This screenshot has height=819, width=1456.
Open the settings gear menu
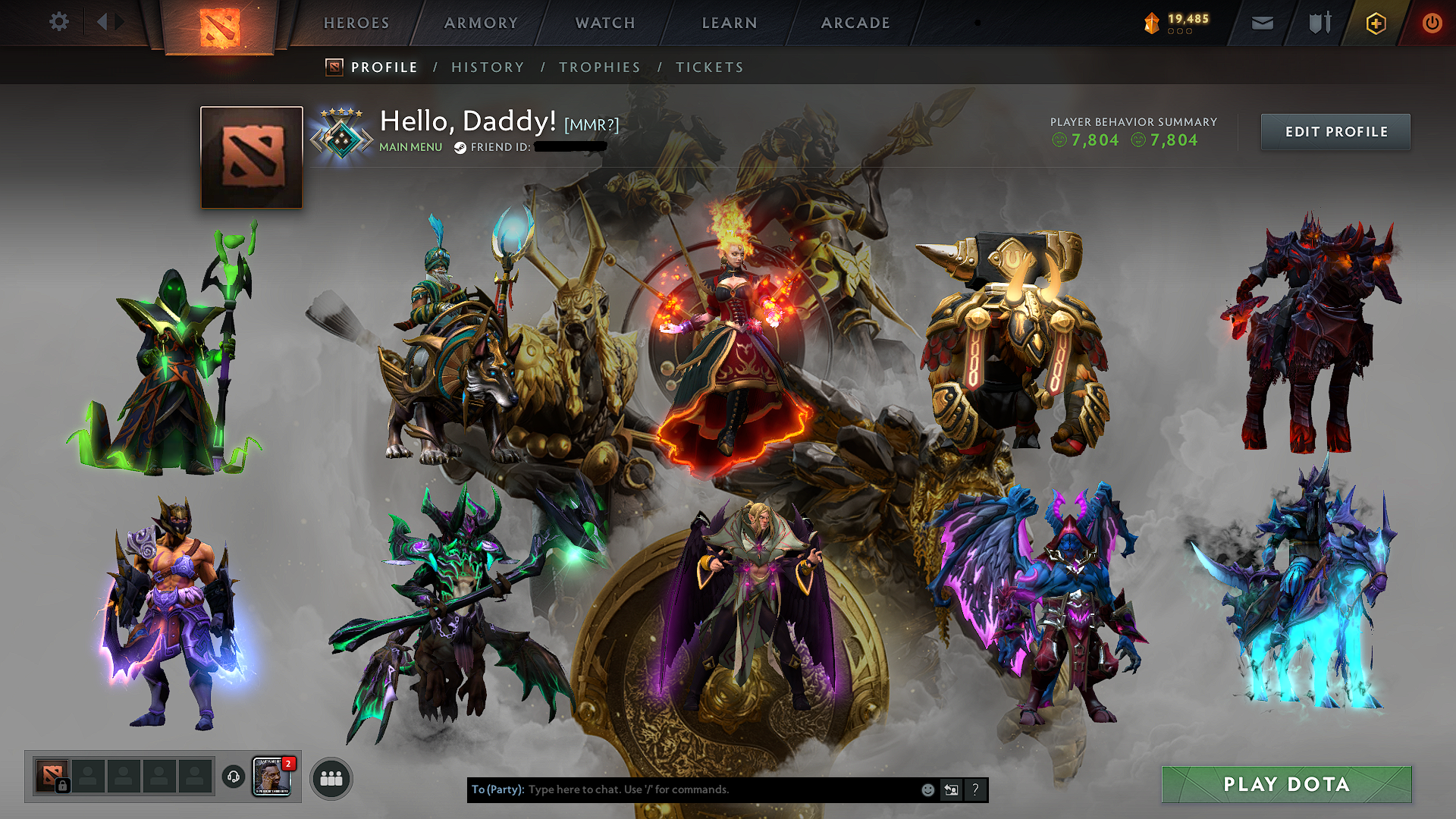[x=59, y=22]
